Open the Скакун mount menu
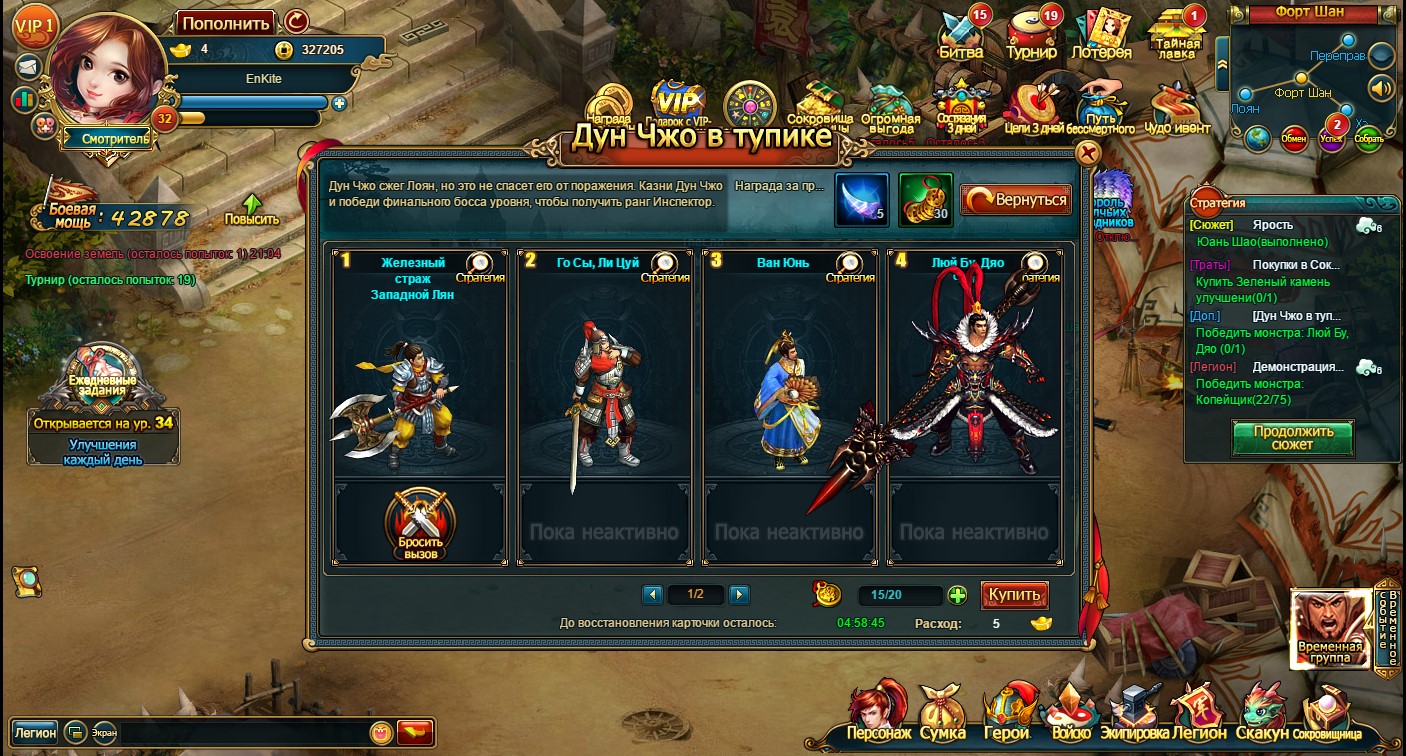 (x=1262, y=713)
